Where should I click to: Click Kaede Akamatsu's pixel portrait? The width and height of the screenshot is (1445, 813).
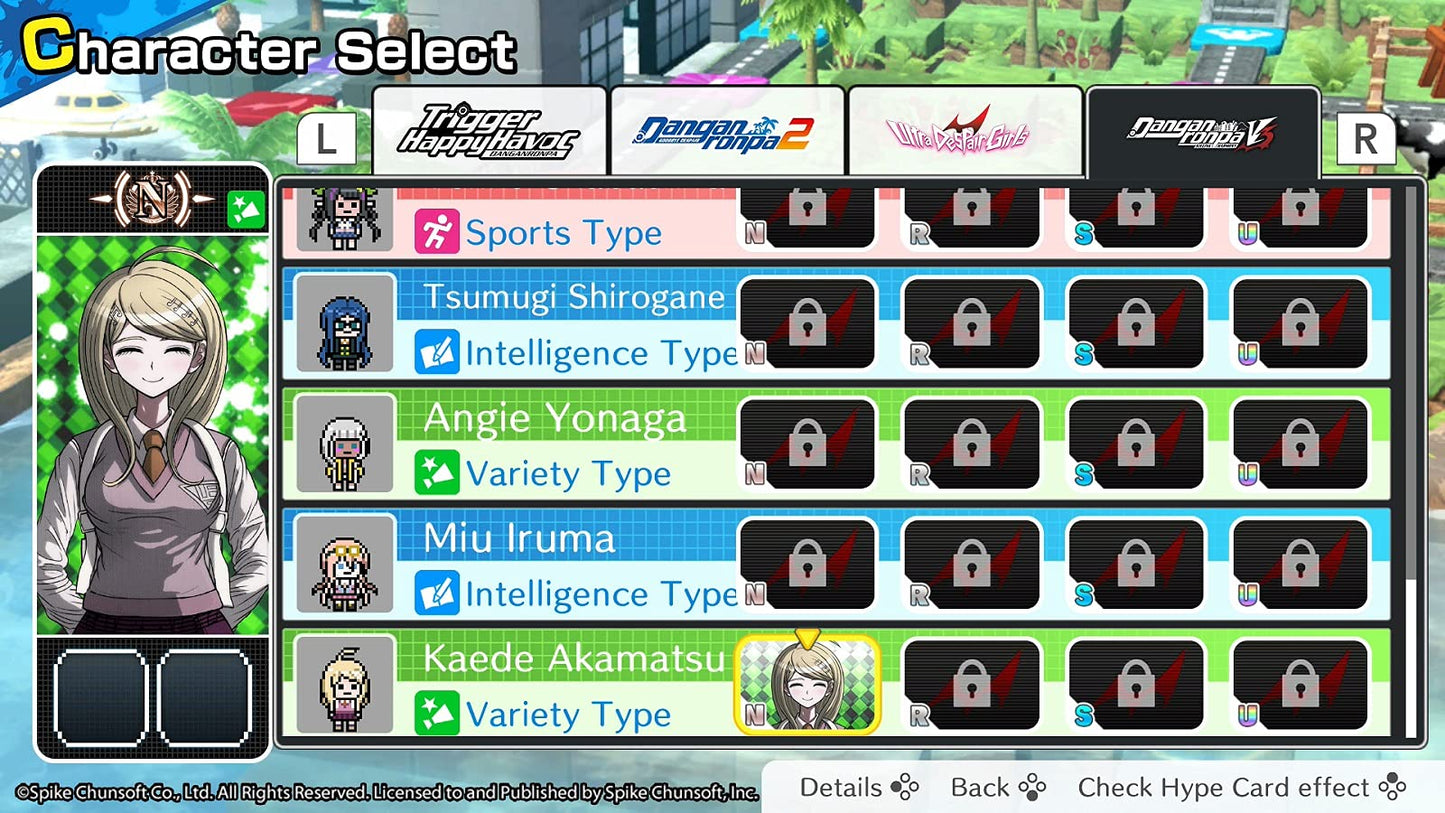point(346,684)
